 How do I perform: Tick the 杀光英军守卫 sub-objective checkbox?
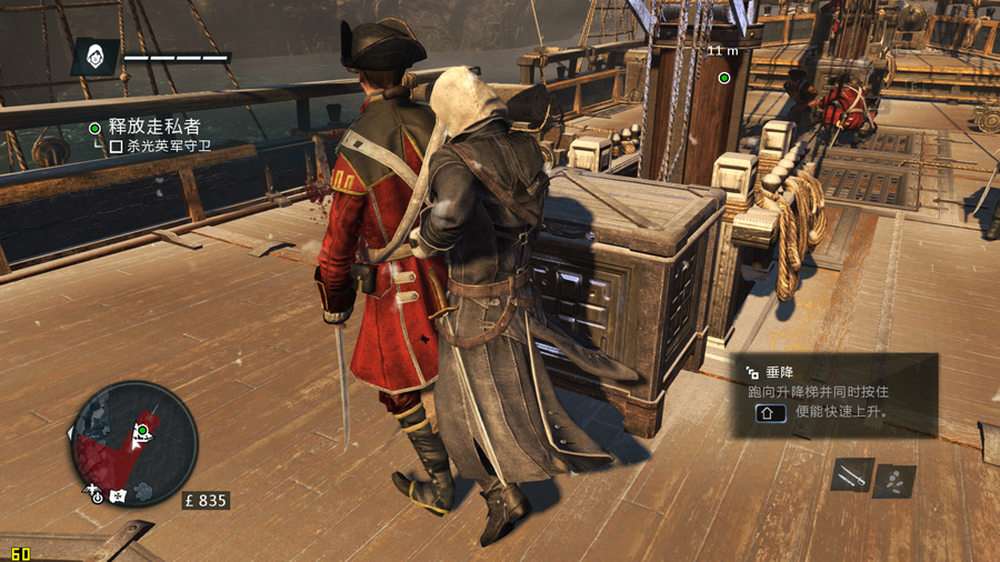[x=116, y=146]
